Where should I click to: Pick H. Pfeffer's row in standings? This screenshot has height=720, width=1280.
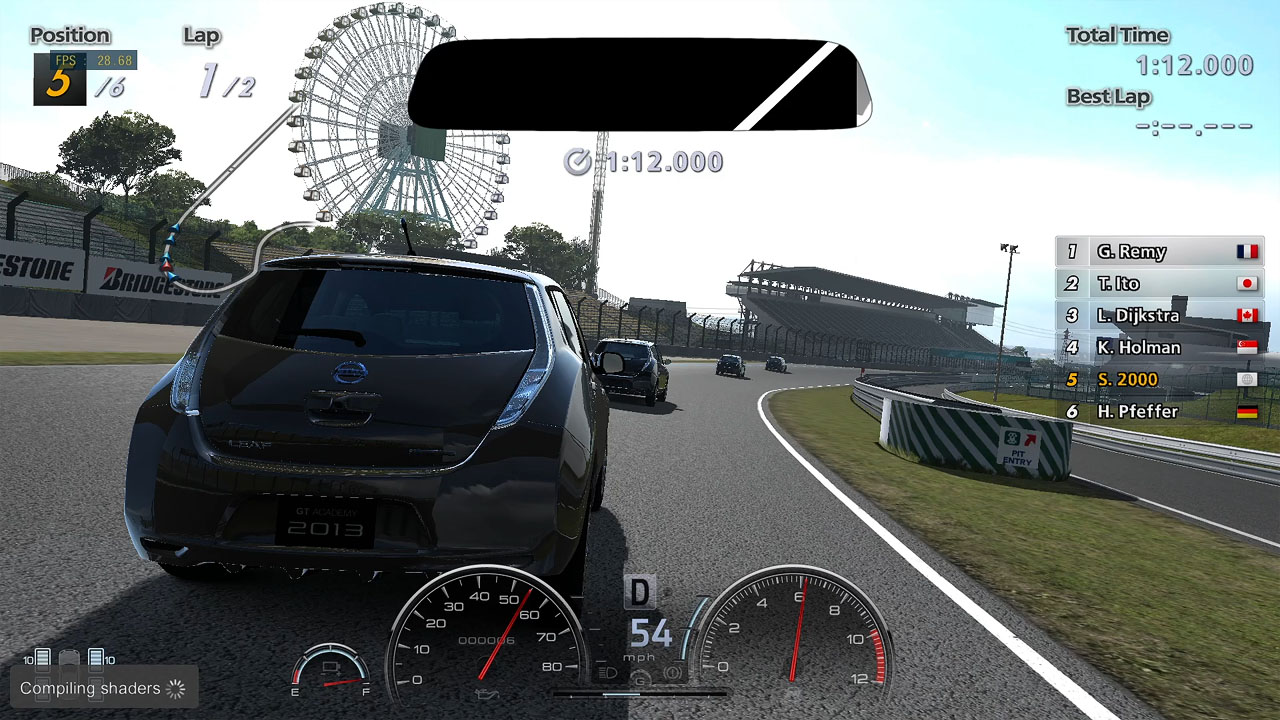point(1159,412)
